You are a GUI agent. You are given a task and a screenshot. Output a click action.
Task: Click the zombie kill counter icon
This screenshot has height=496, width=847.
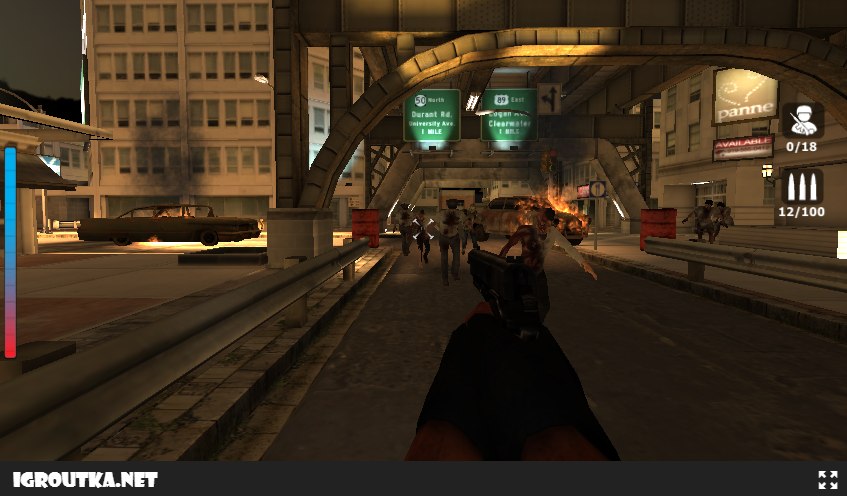[802, 120]
